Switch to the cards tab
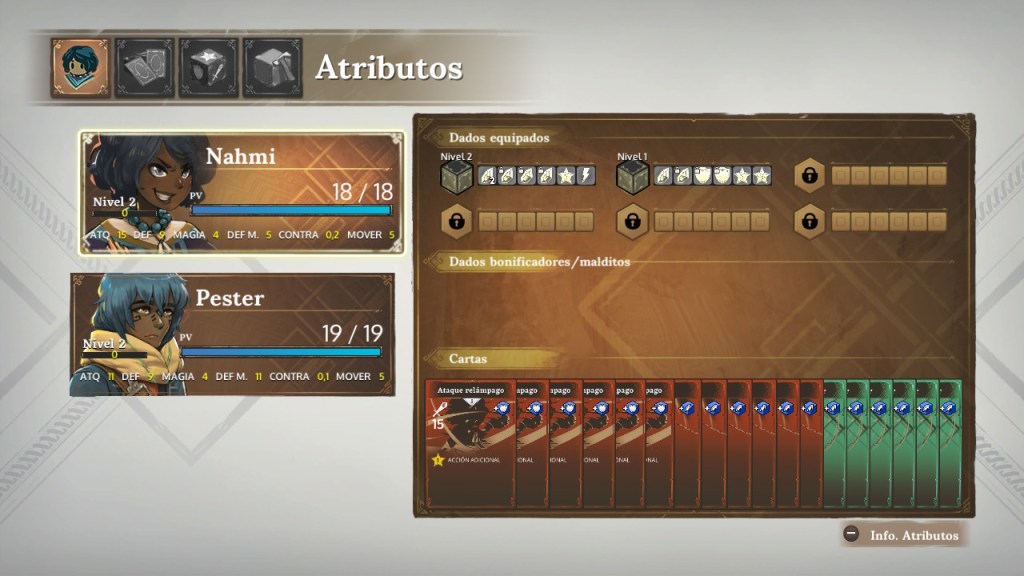This screenshot has width=1024, height=576. pyautogui.click(x=144, y=67)
